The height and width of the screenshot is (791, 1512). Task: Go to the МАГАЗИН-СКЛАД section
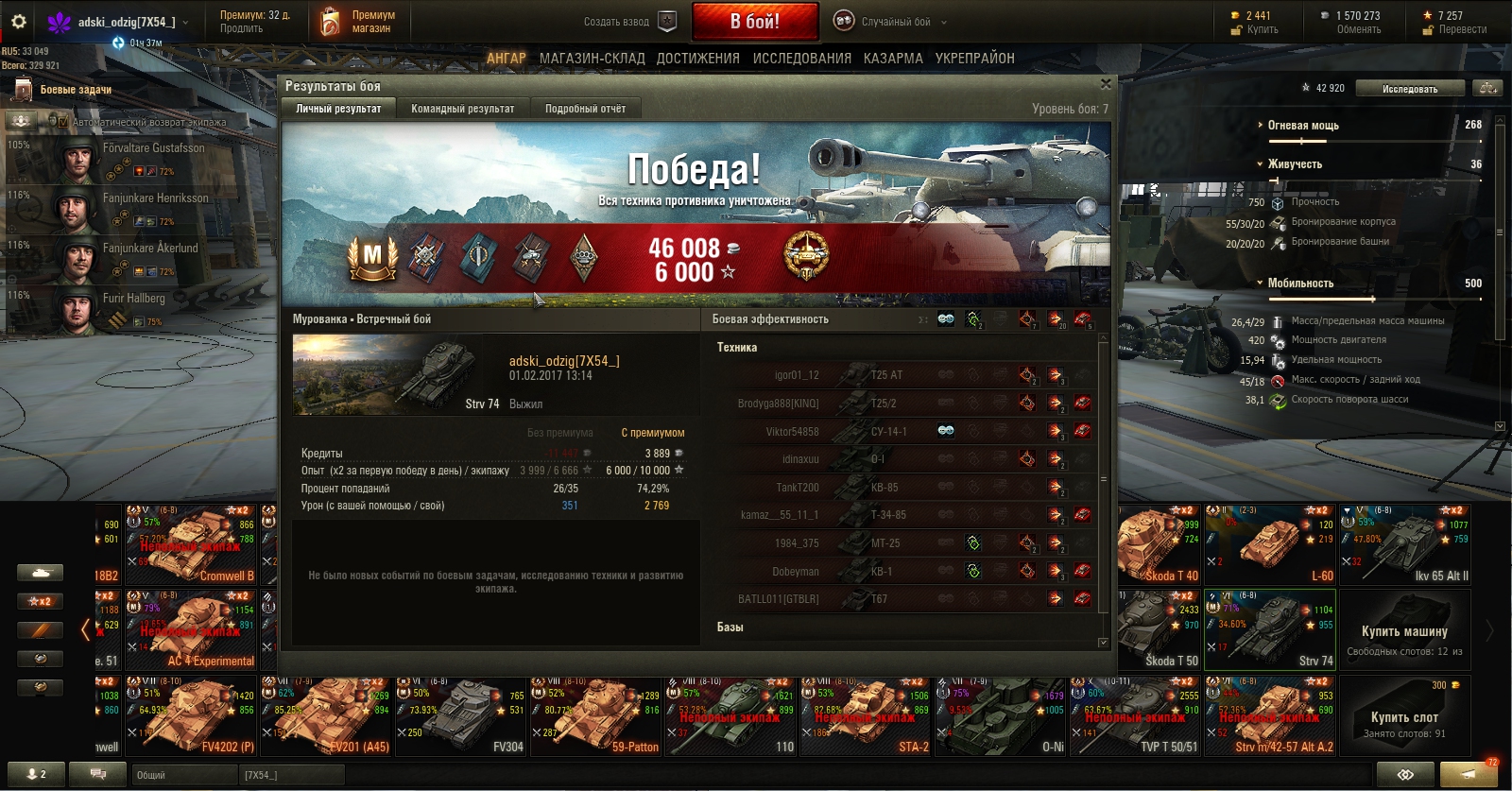(592, 59)
